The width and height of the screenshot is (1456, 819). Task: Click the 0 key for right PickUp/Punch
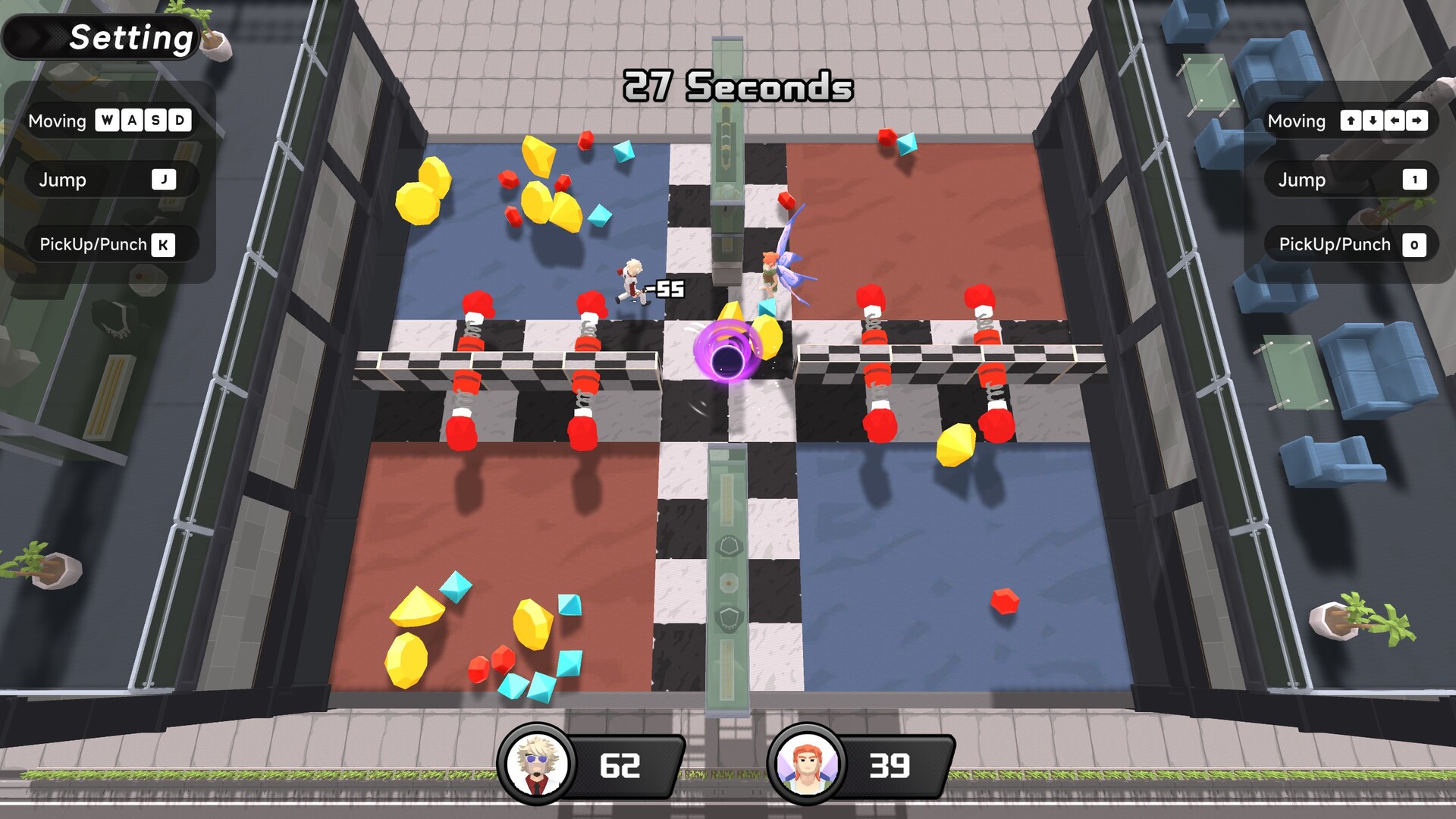click(x=1413, y=244)
